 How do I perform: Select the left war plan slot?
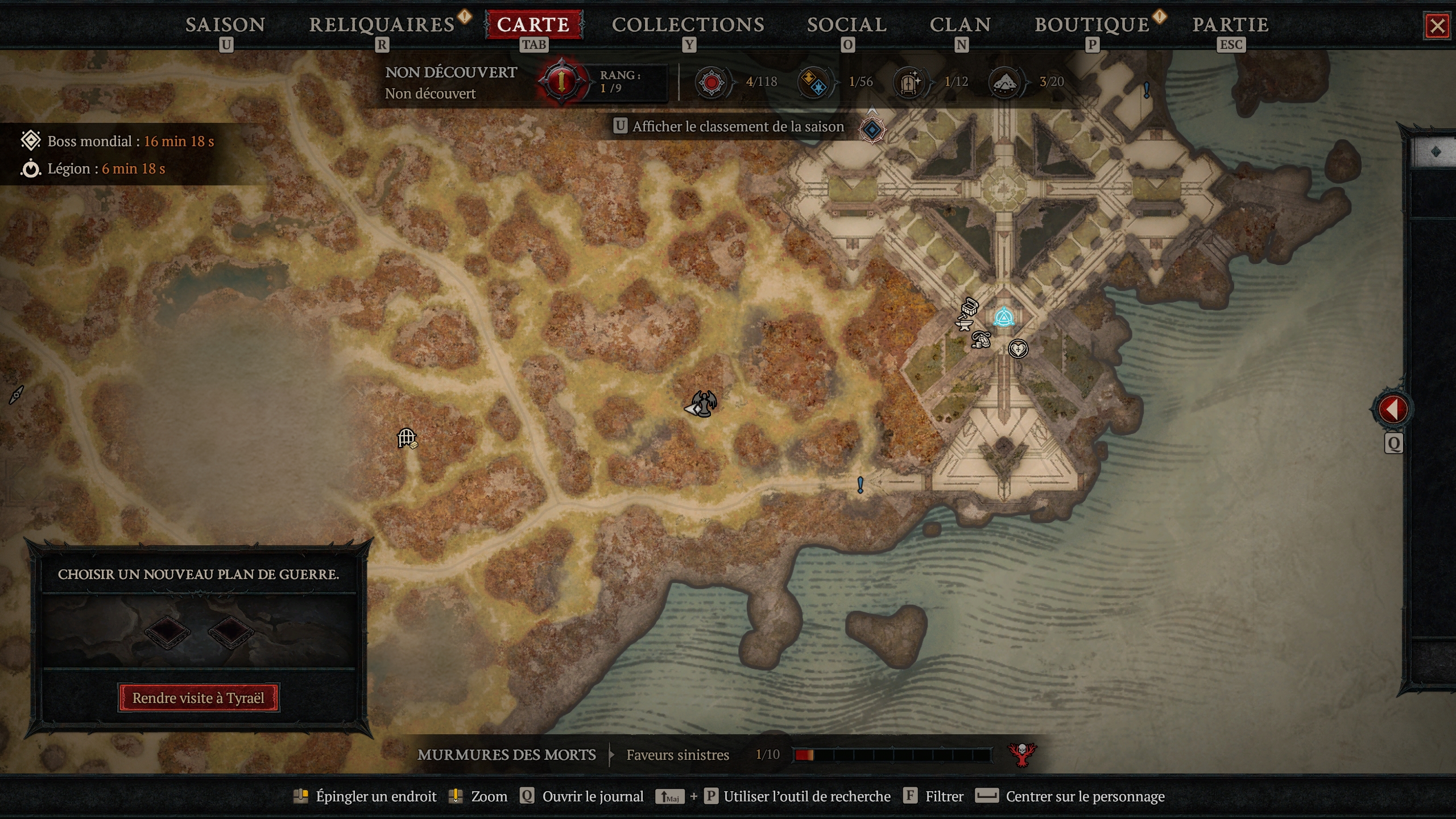pyautogui.click(x=169, y=633)
